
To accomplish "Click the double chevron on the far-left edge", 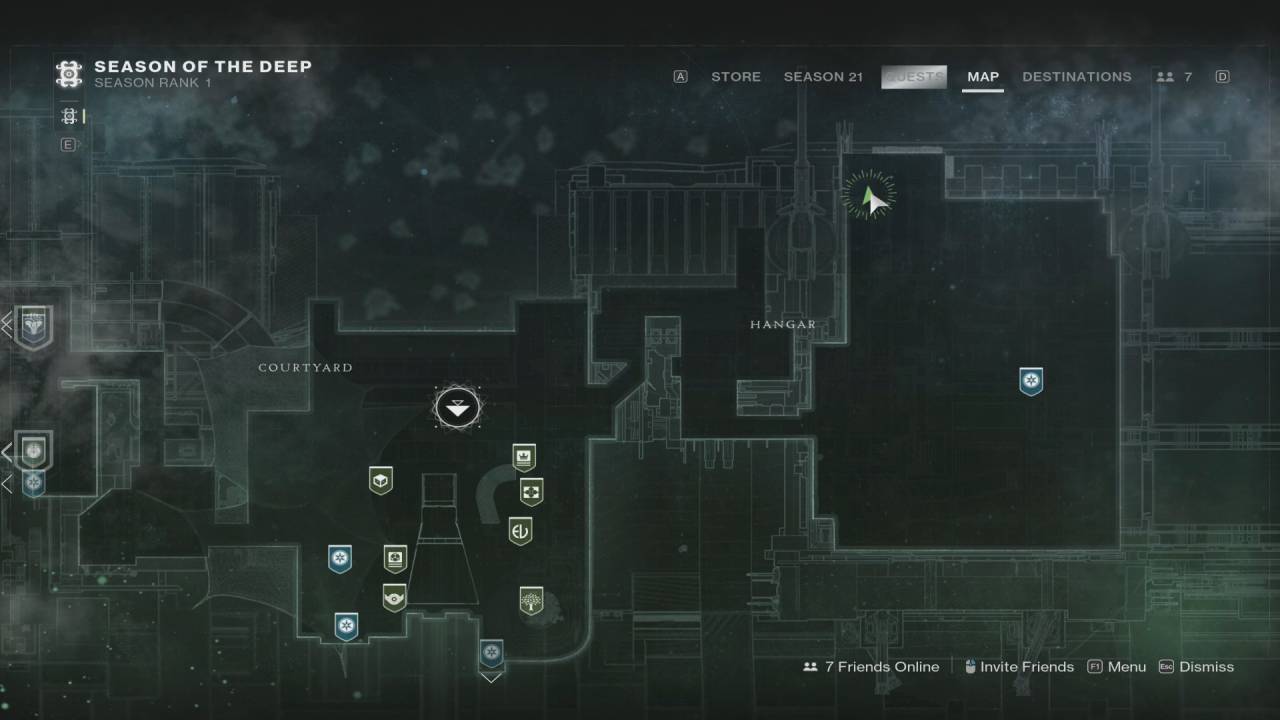I will (5, 323).
